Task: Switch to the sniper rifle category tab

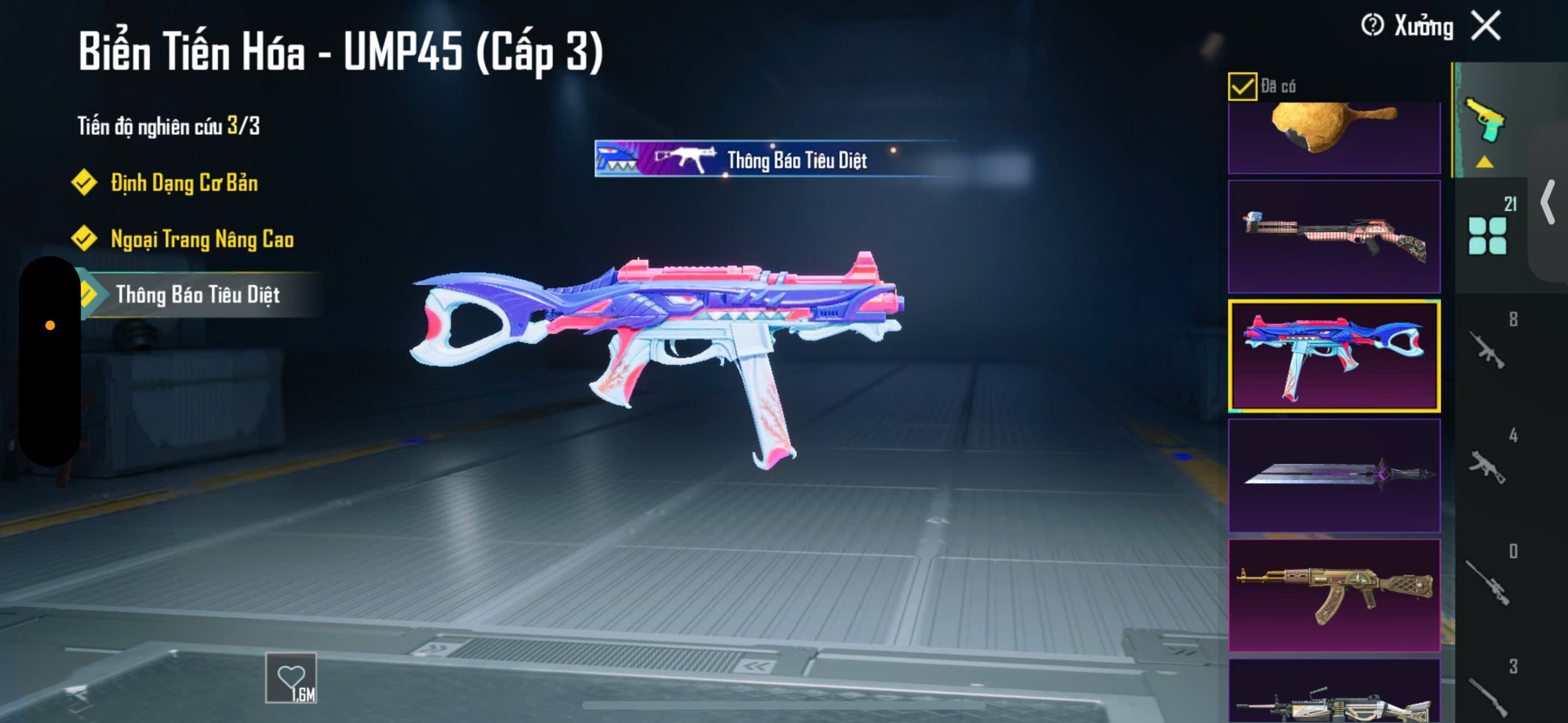Action: (x=1487, y=582)
